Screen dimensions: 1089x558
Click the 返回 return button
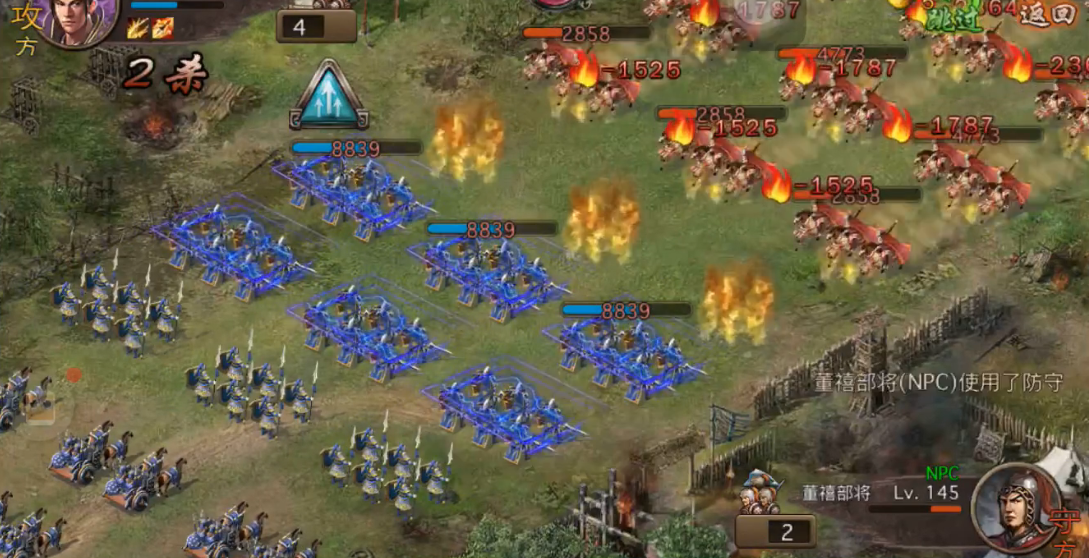(1048, 18)
